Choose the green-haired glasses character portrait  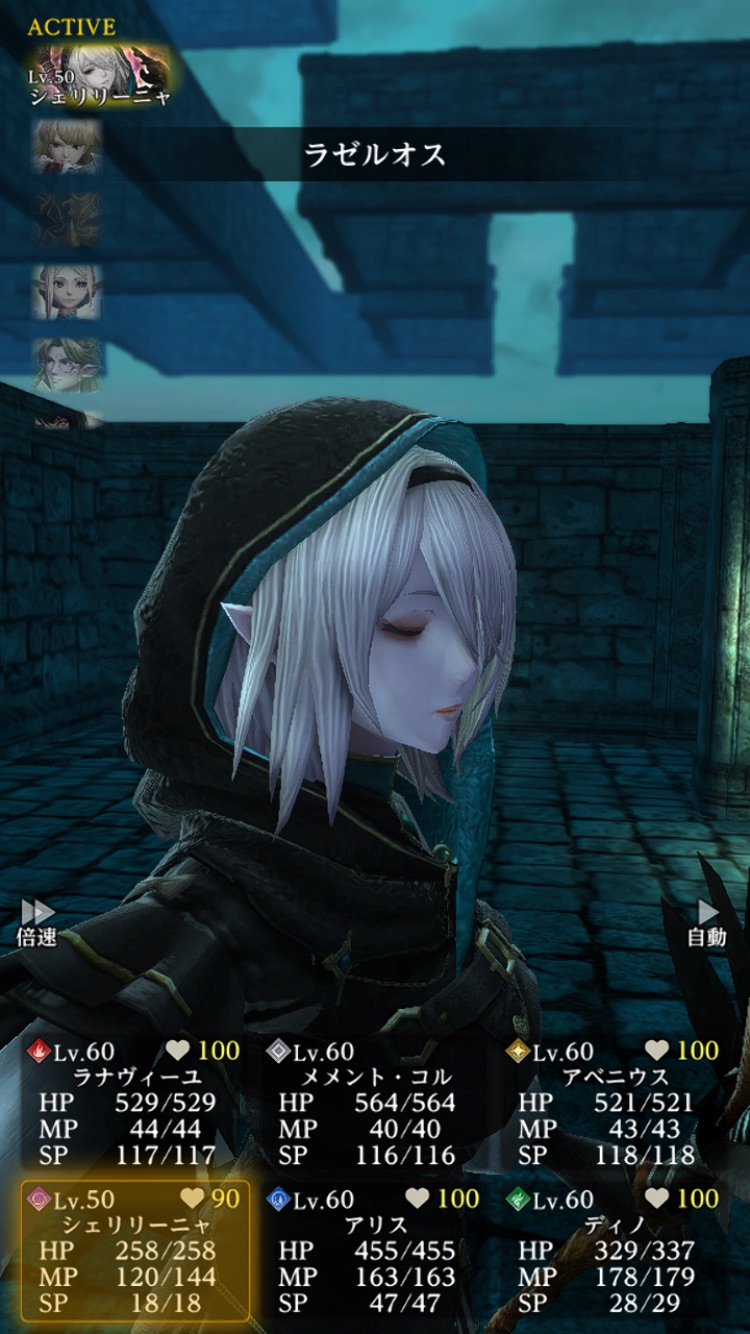[66, 365]
